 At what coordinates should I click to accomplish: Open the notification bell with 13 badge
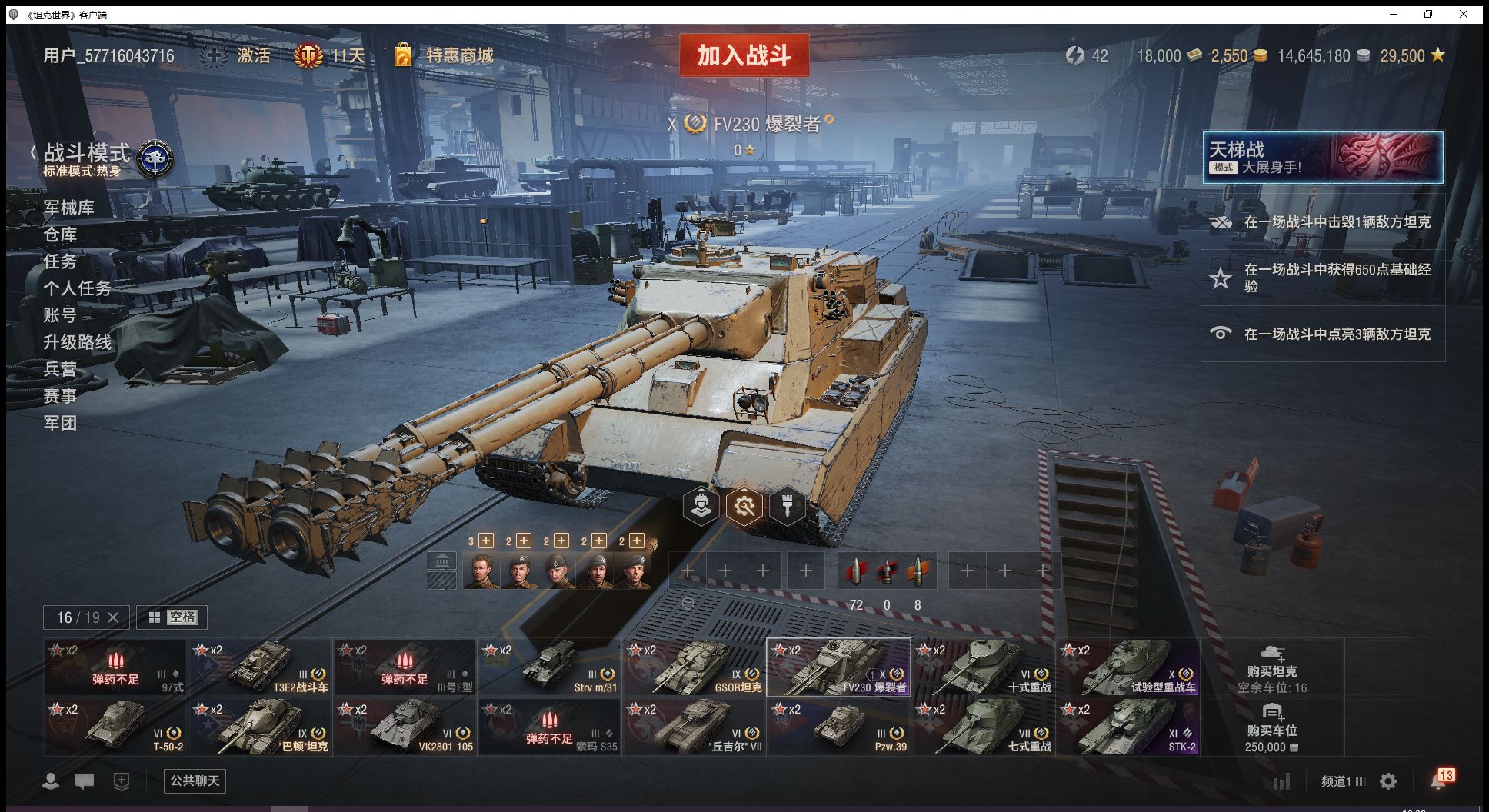pos(1440,780)
